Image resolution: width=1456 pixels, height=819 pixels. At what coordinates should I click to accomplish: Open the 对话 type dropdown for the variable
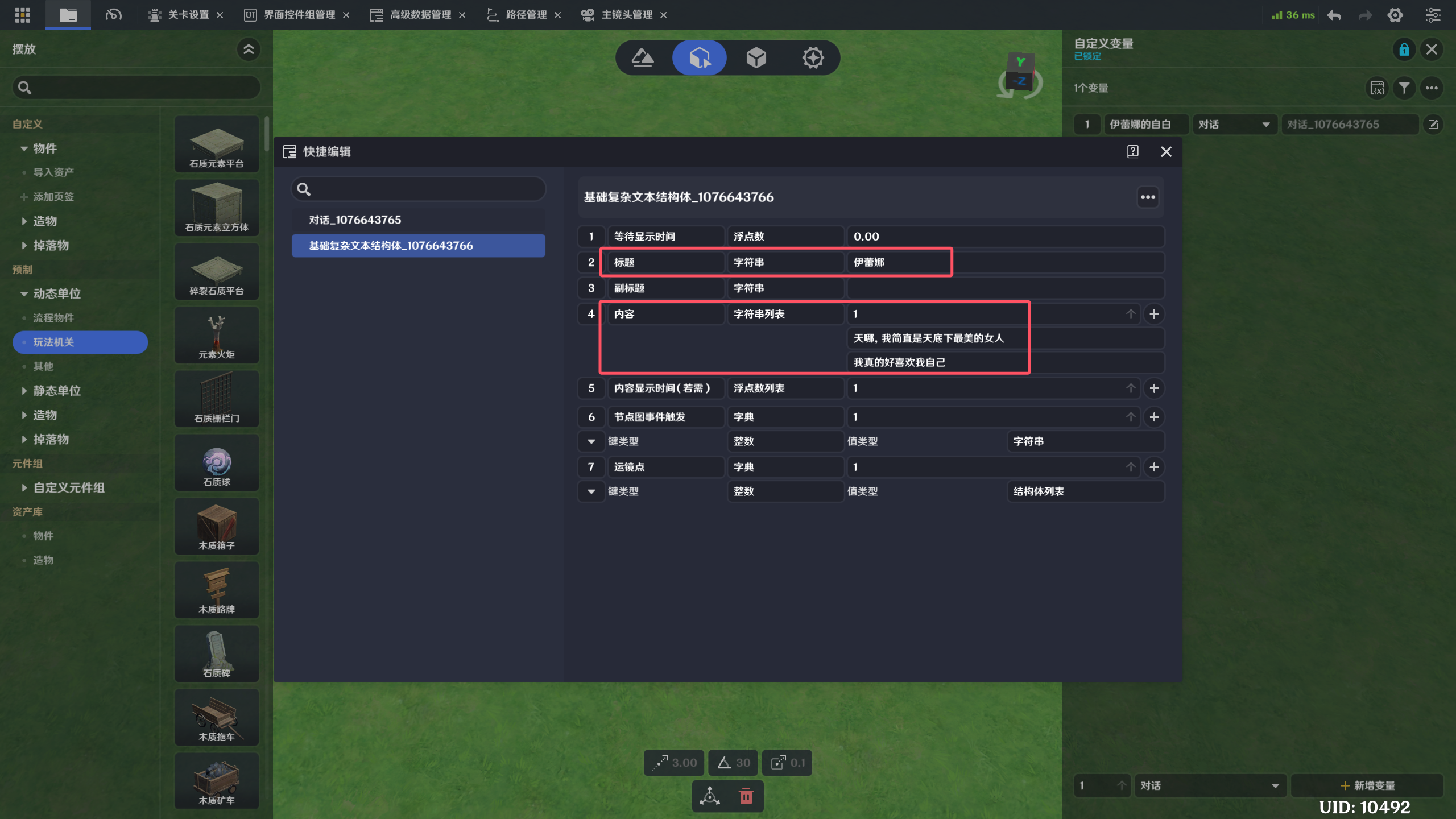(1233, 125)
